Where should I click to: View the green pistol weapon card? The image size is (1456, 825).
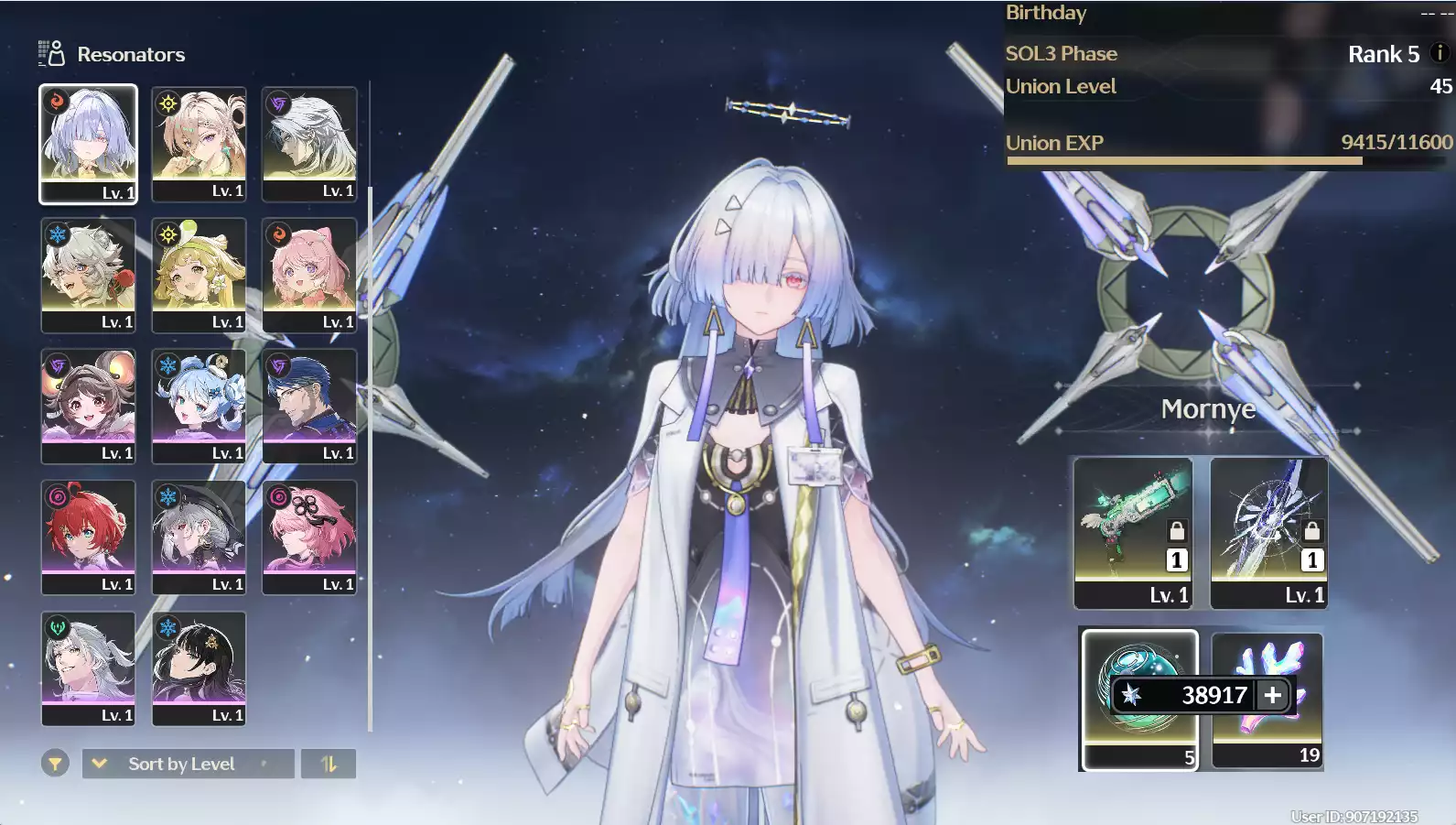tap(1133, 532)
